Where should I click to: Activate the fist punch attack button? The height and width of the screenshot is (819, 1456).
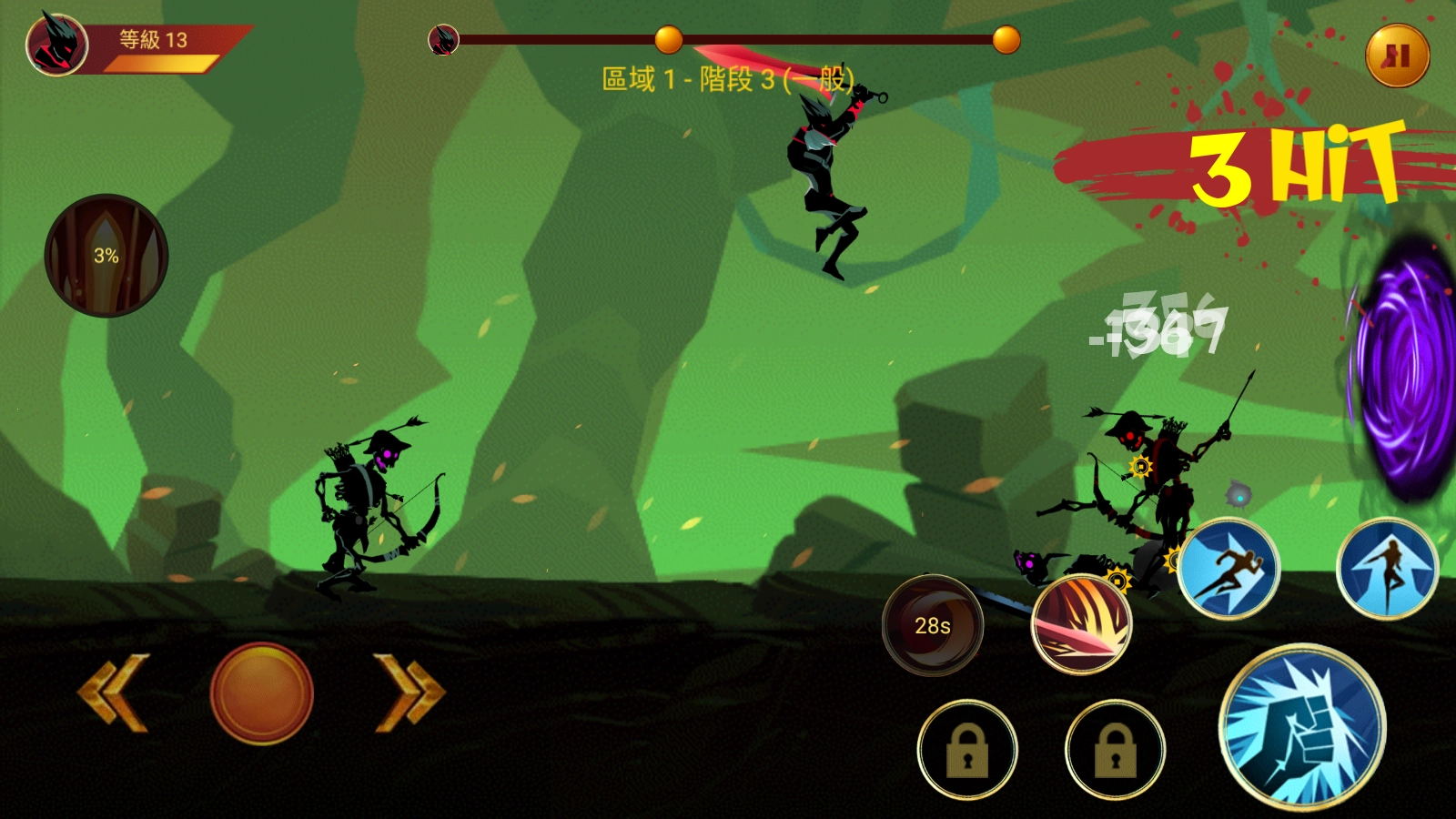[1302, 726]
